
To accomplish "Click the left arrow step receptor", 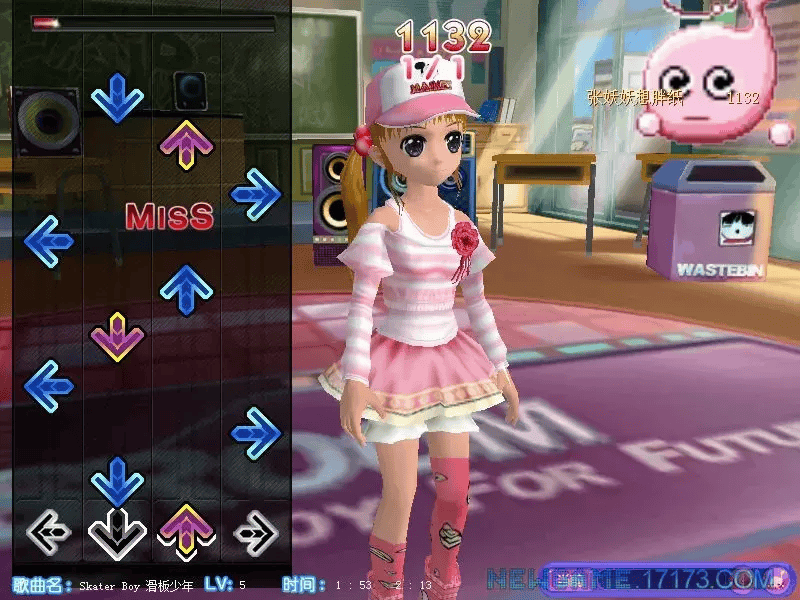I will (47, 532).
